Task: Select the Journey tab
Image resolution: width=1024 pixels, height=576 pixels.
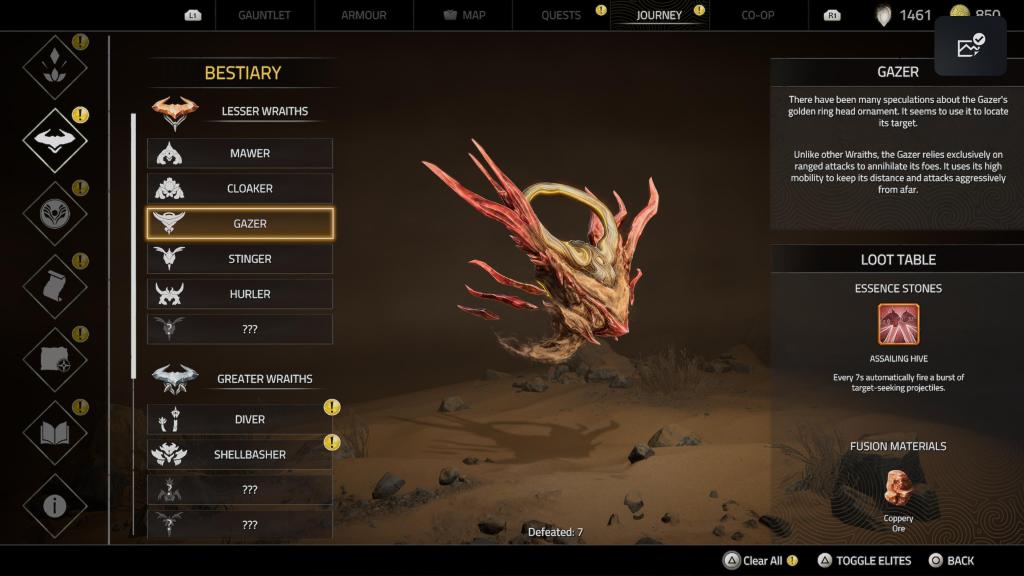Action: point(659,16)
